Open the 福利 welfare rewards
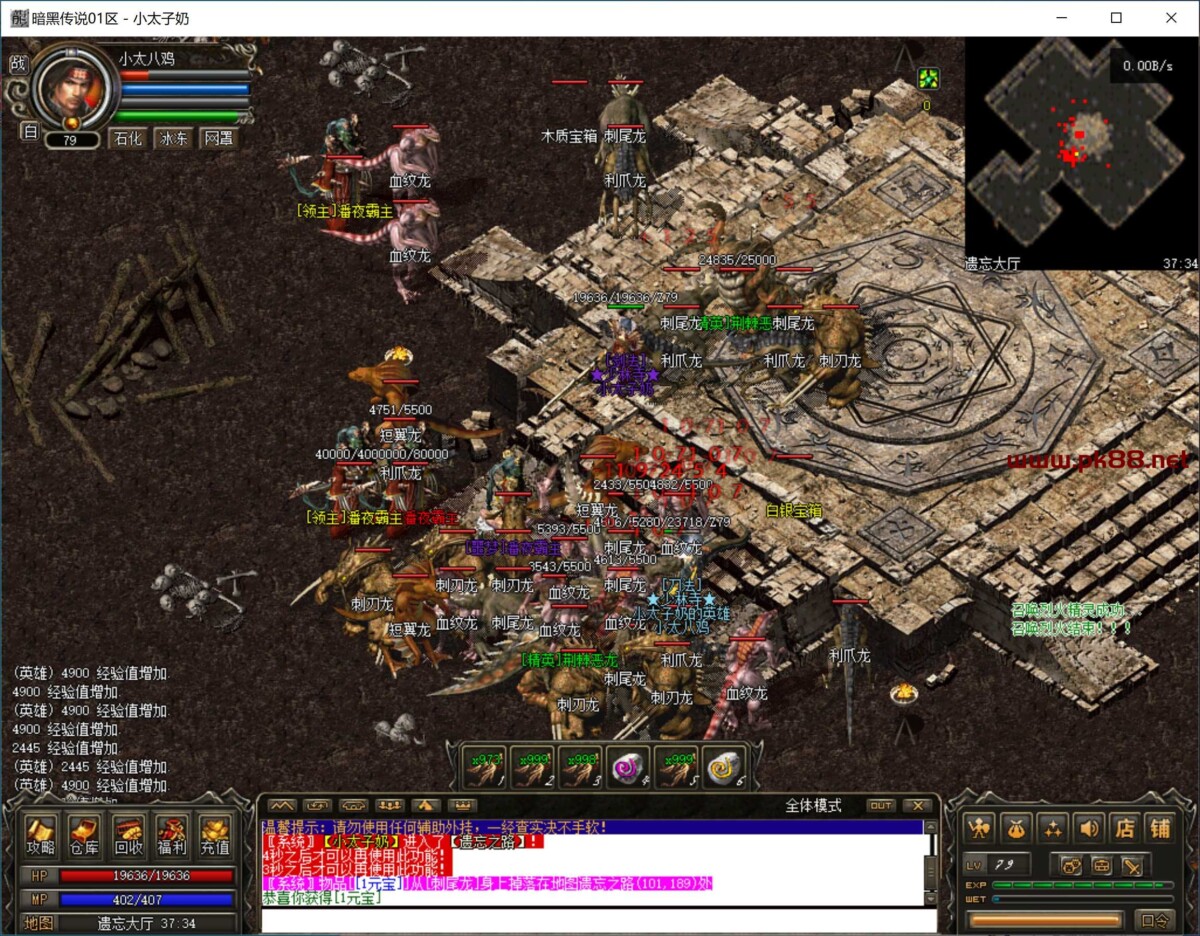This screenshot has height=936, width=1200. click(171, 836)
